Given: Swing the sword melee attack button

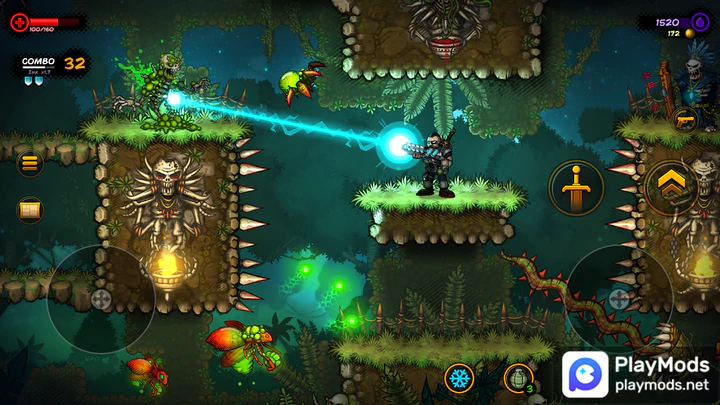Looking at the screenshot, I should (x=575, y=187).
